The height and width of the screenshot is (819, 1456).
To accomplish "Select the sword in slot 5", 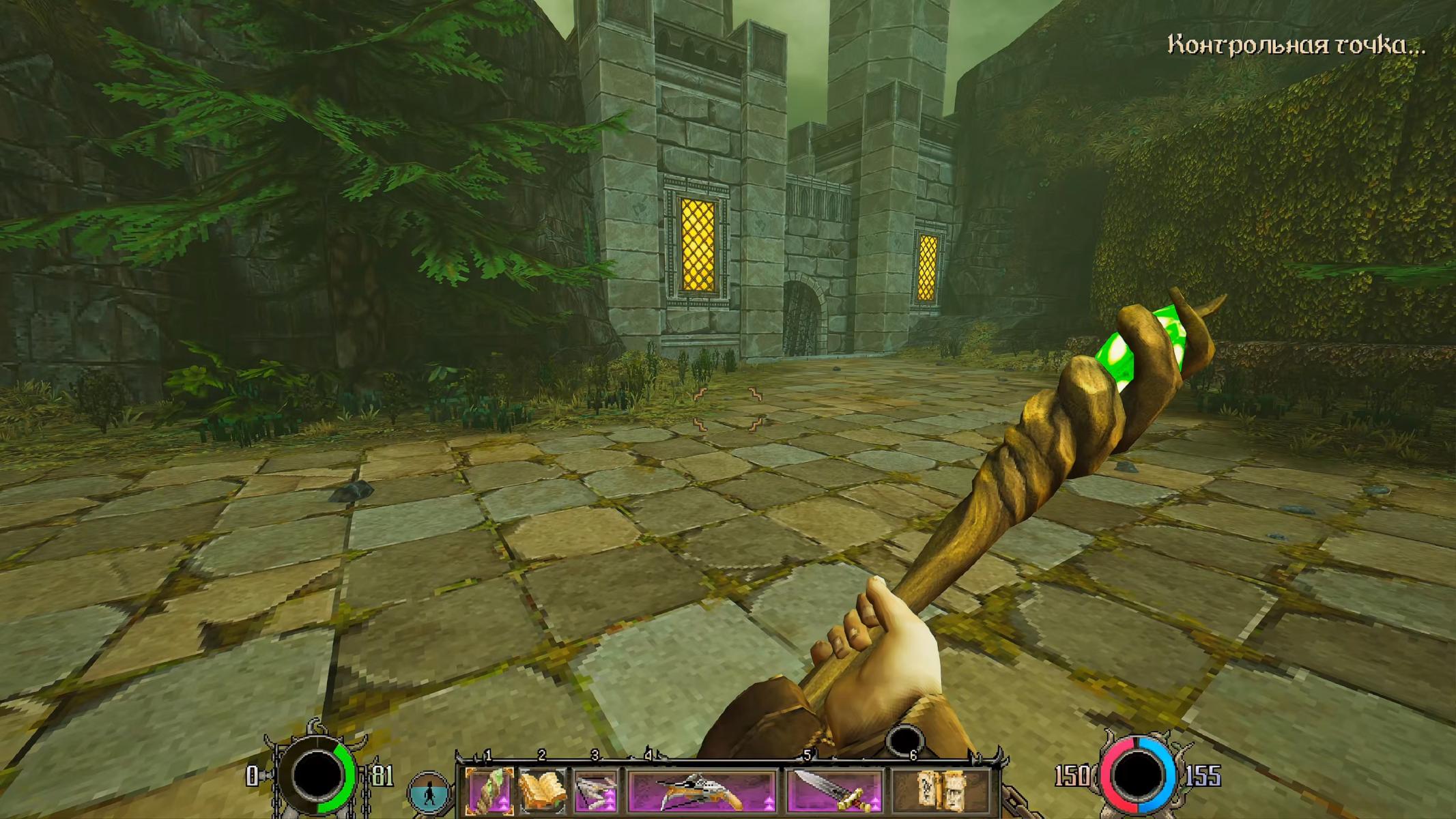I will click(x=835, y=791).
